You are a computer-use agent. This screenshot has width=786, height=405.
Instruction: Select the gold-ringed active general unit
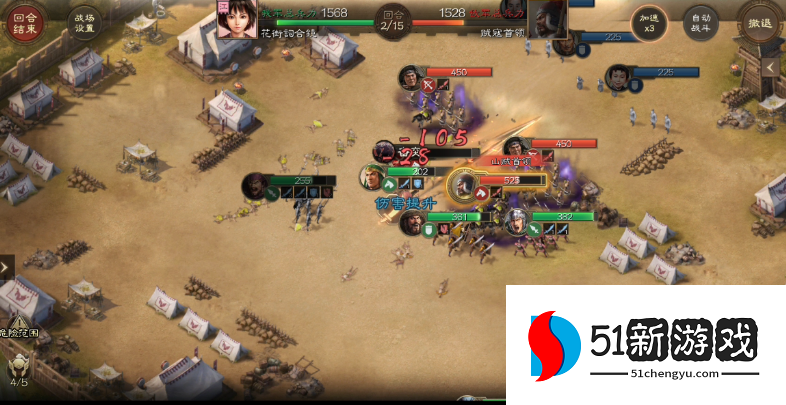[464, 186]
